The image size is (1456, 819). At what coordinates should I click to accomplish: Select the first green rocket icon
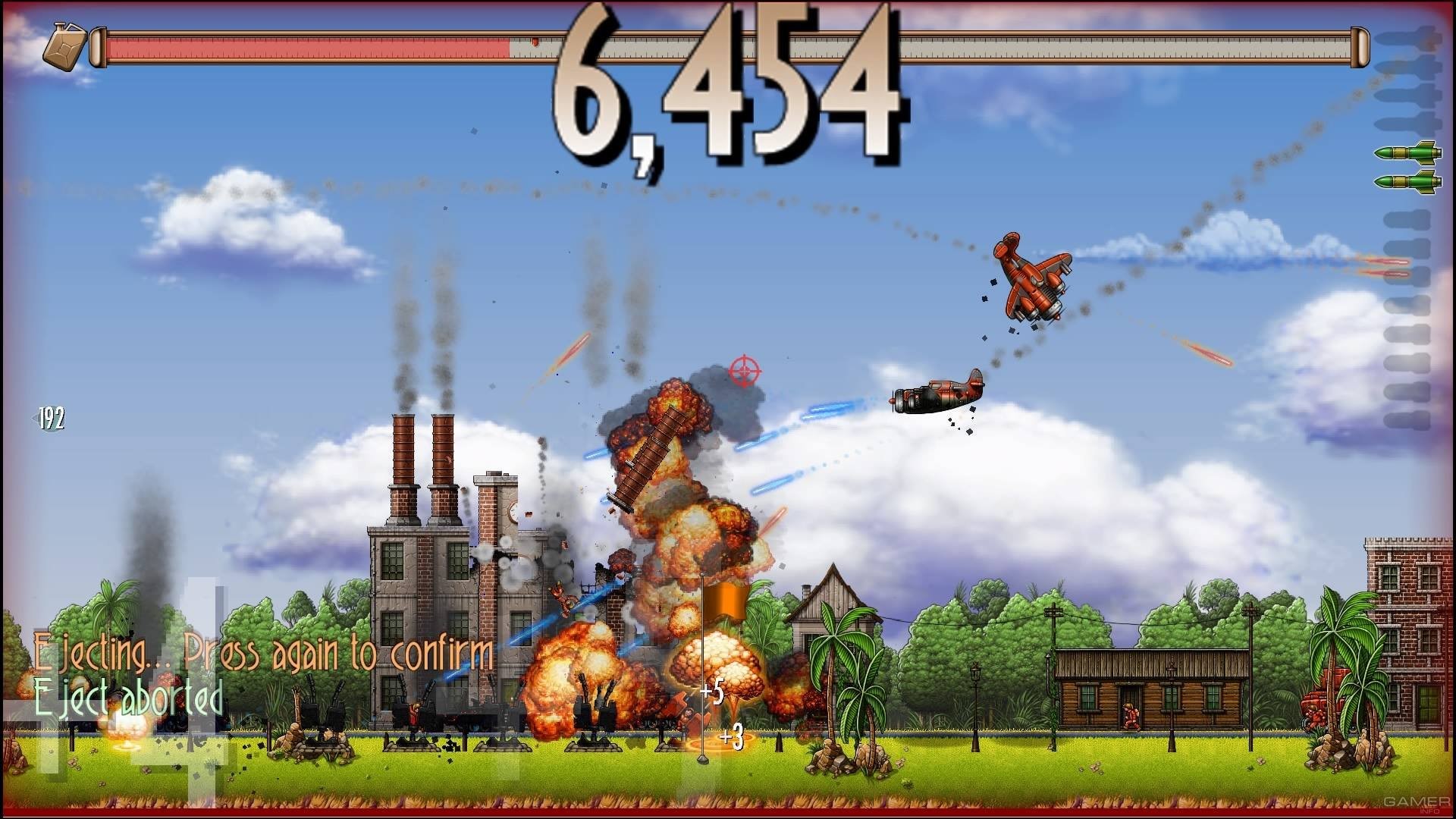click(x=1408, y=153)
